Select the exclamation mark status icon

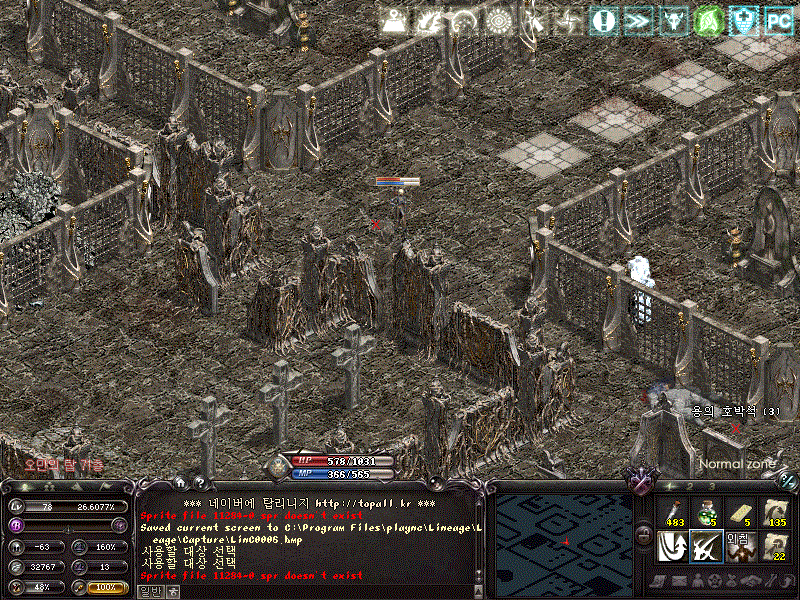click(x=602, y=19)
